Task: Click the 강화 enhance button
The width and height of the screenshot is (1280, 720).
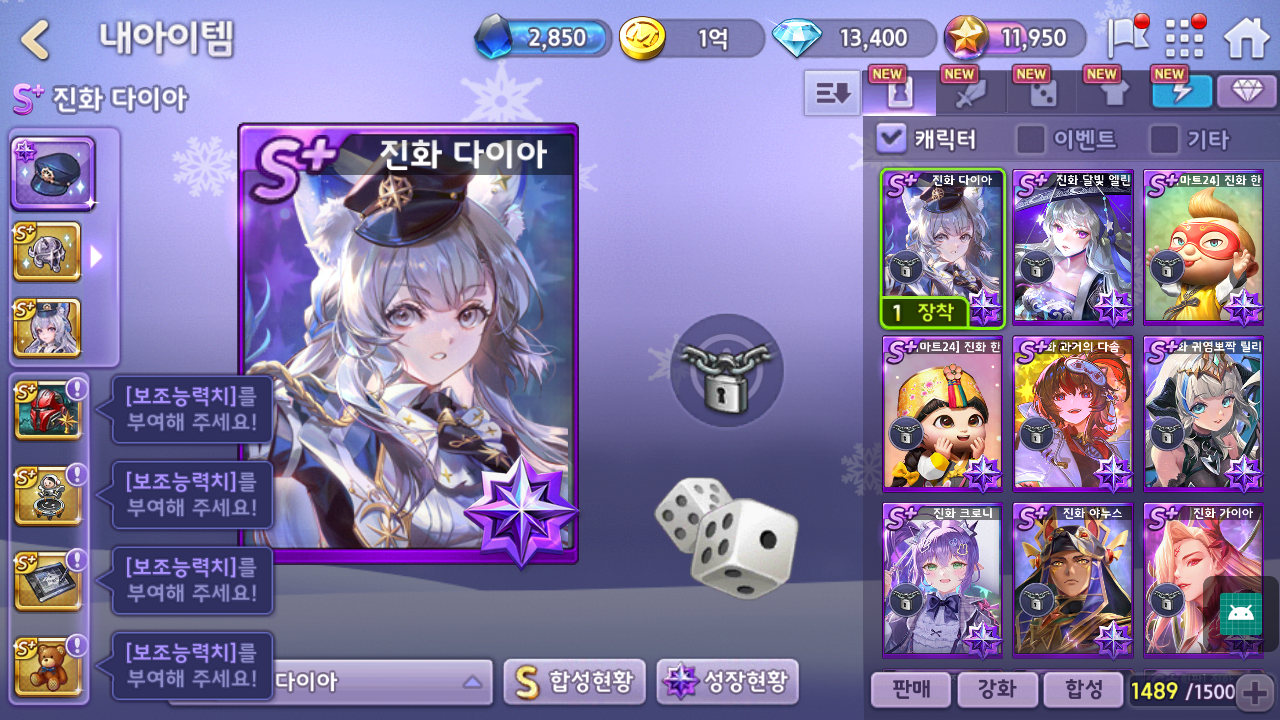Action: coord(996,689)
